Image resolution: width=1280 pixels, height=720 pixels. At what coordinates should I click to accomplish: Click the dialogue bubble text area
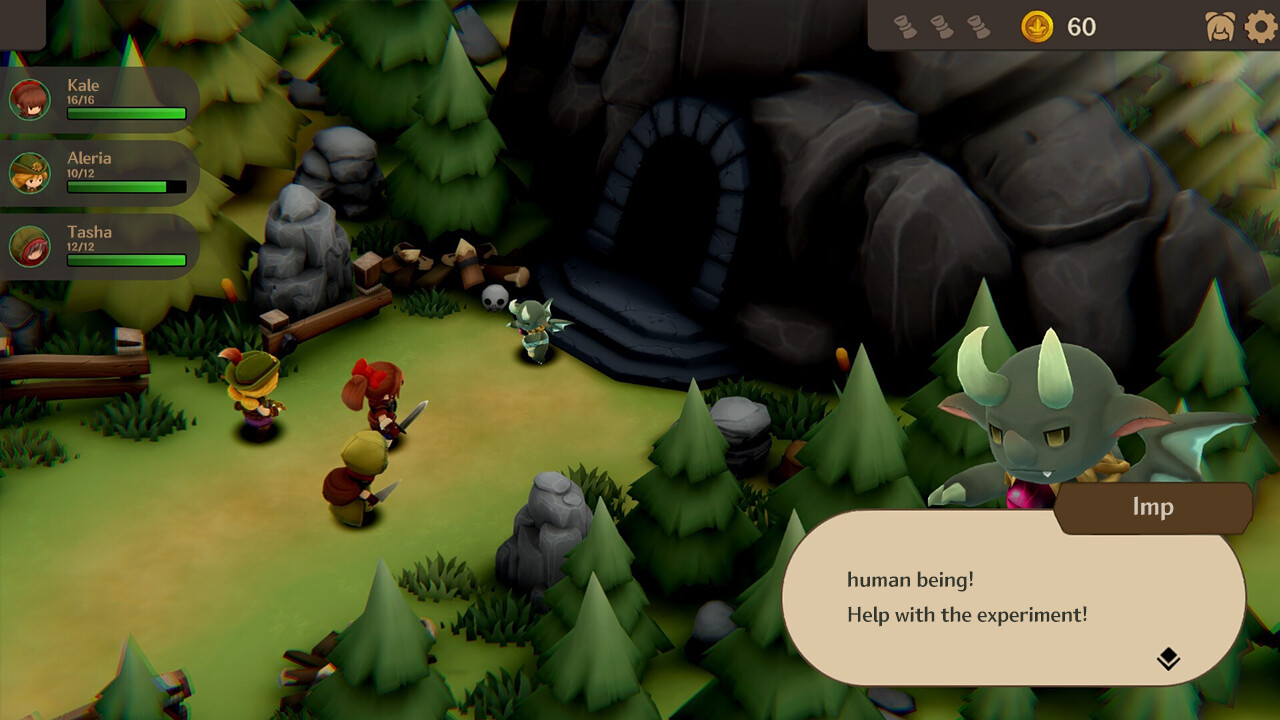[x=960, y=595]
